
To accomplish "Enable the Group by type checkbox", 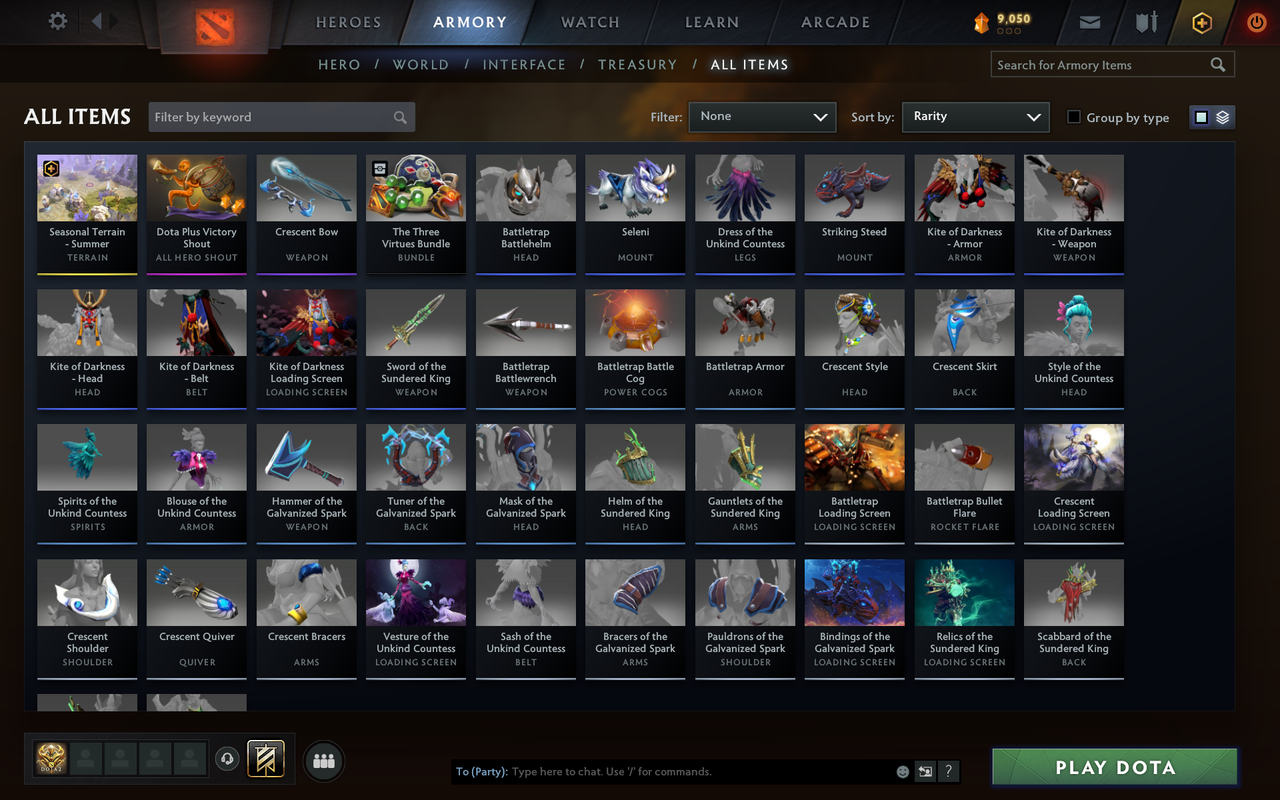I will (1076, 117).
